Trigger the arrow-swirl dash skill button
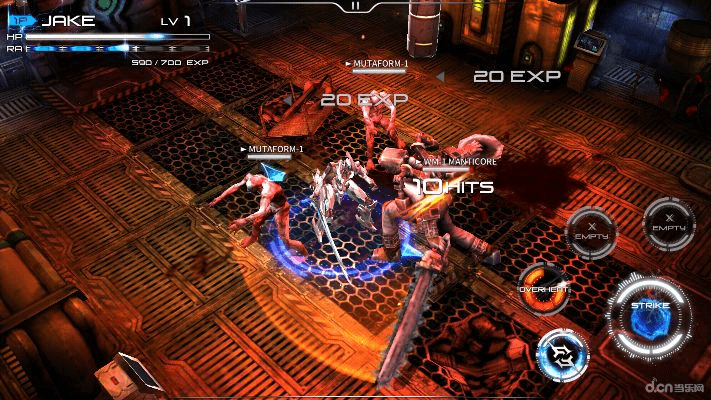 563,355
